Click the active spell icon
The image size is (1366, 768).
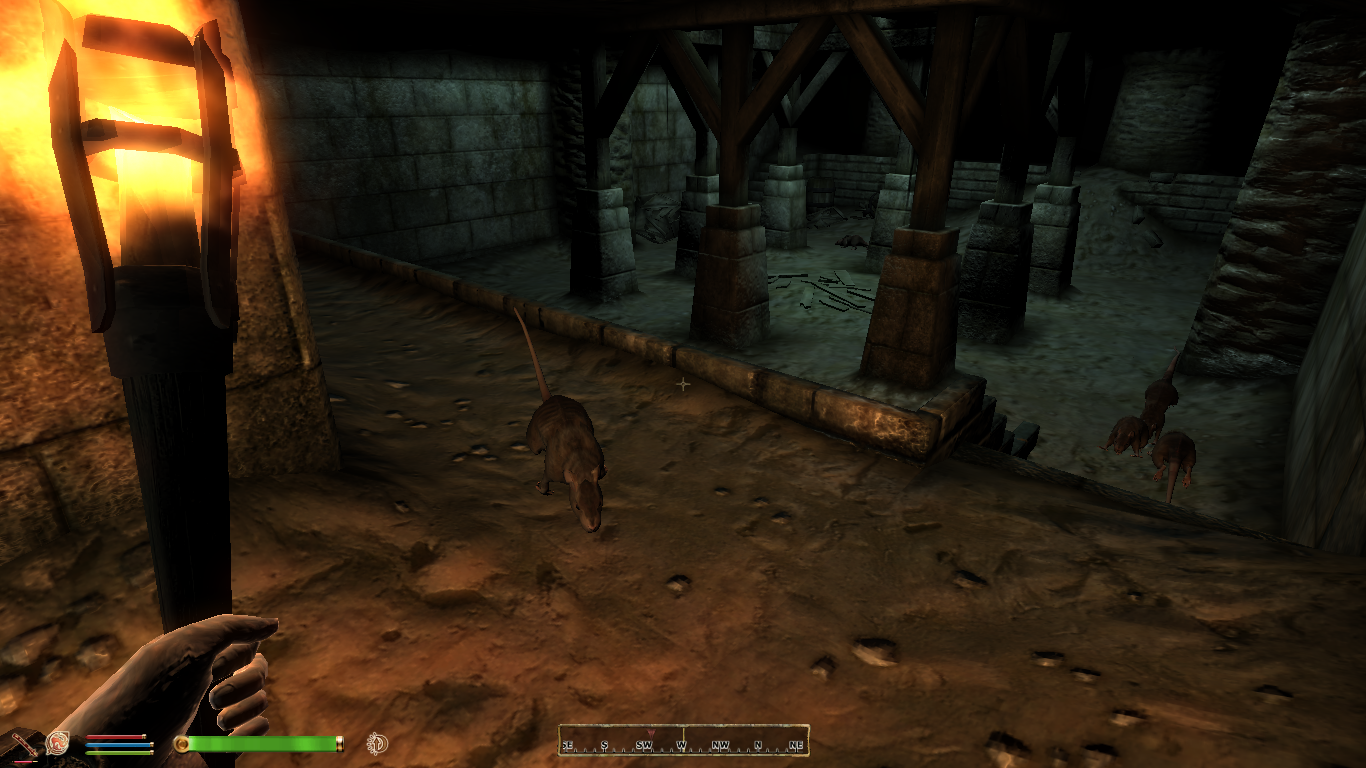click(x=57, y=743)
